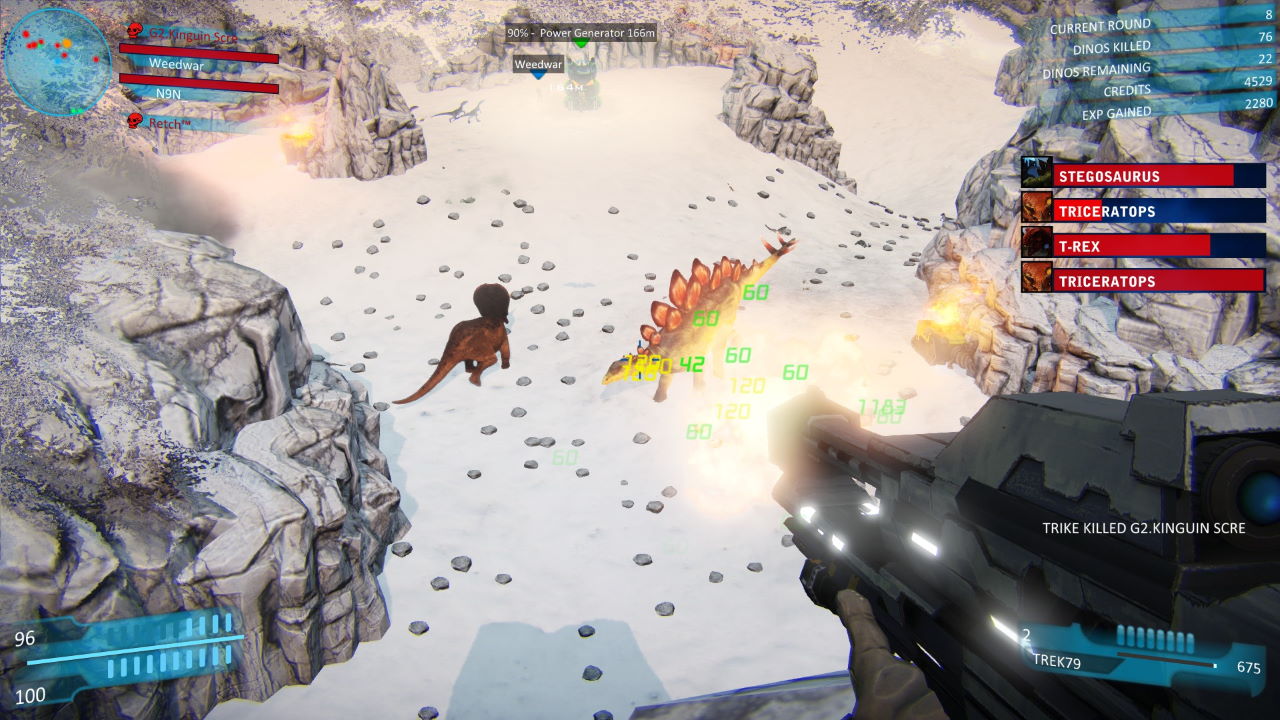Click the Weedwar teammate nameplate marker
This screenshot has width=1280, height=720.
coord(538,65)
